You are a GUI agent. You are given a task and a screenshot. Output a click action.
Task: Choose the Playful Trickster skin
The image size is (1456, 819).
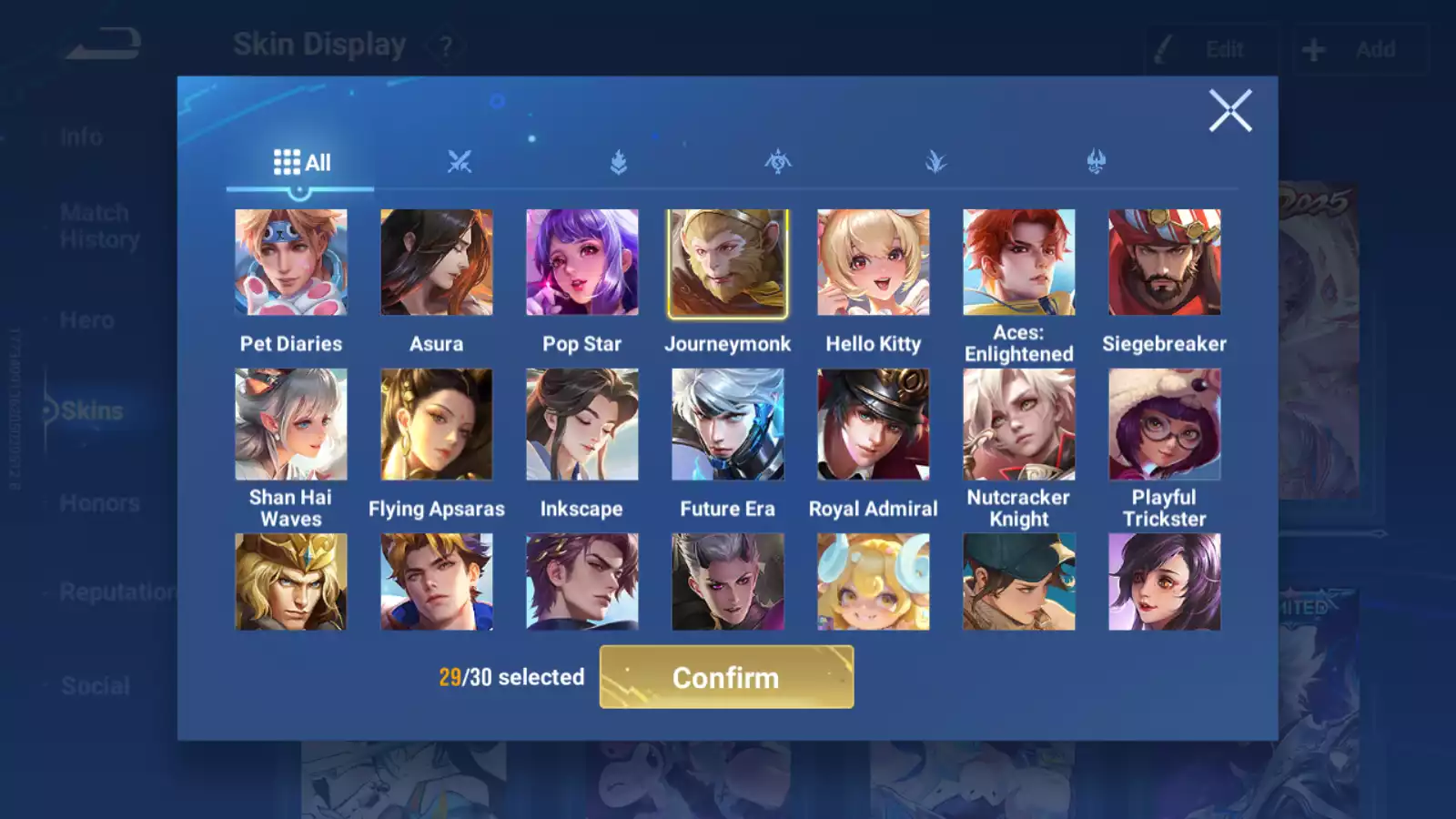coord(1165,424)
